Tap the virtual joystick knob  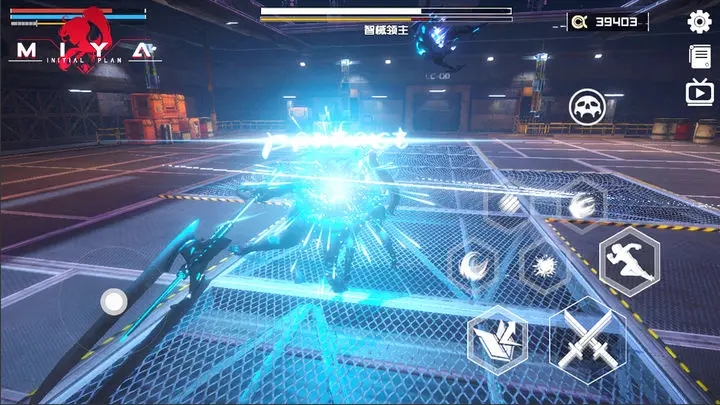[114, 300]
